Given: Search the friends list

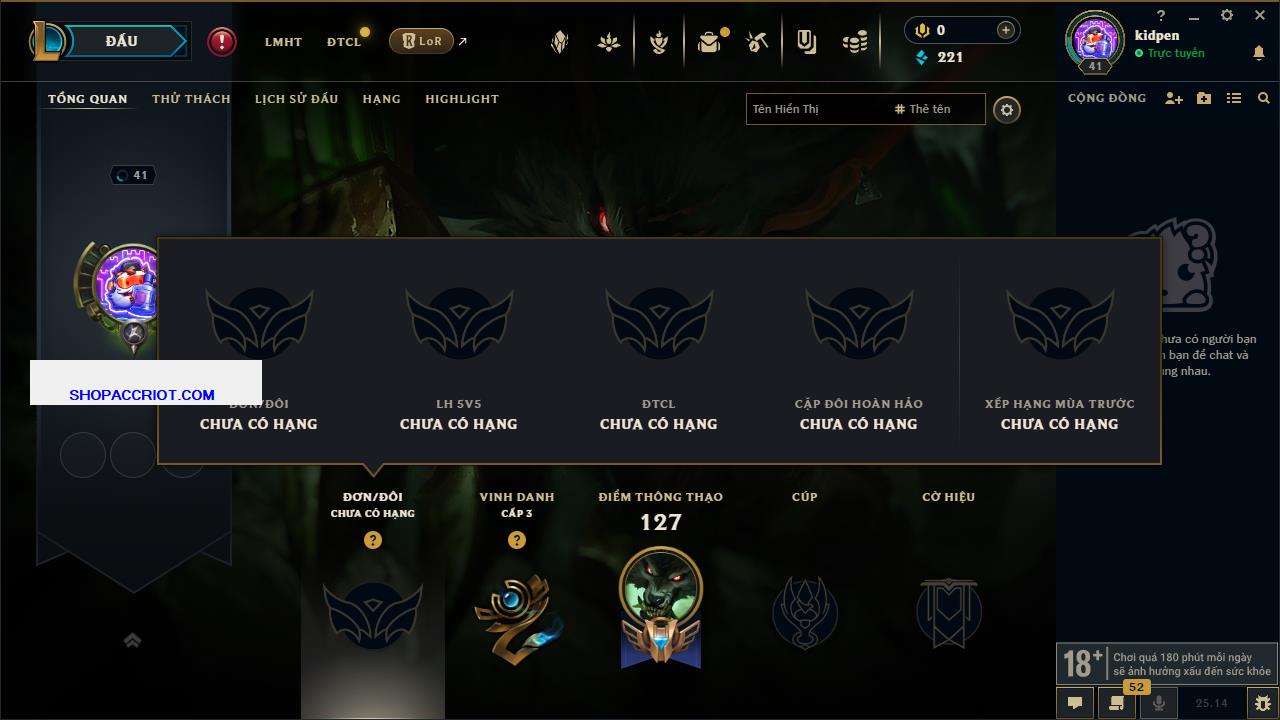Looking at the screenshot, I should [x=1264, y=98].
